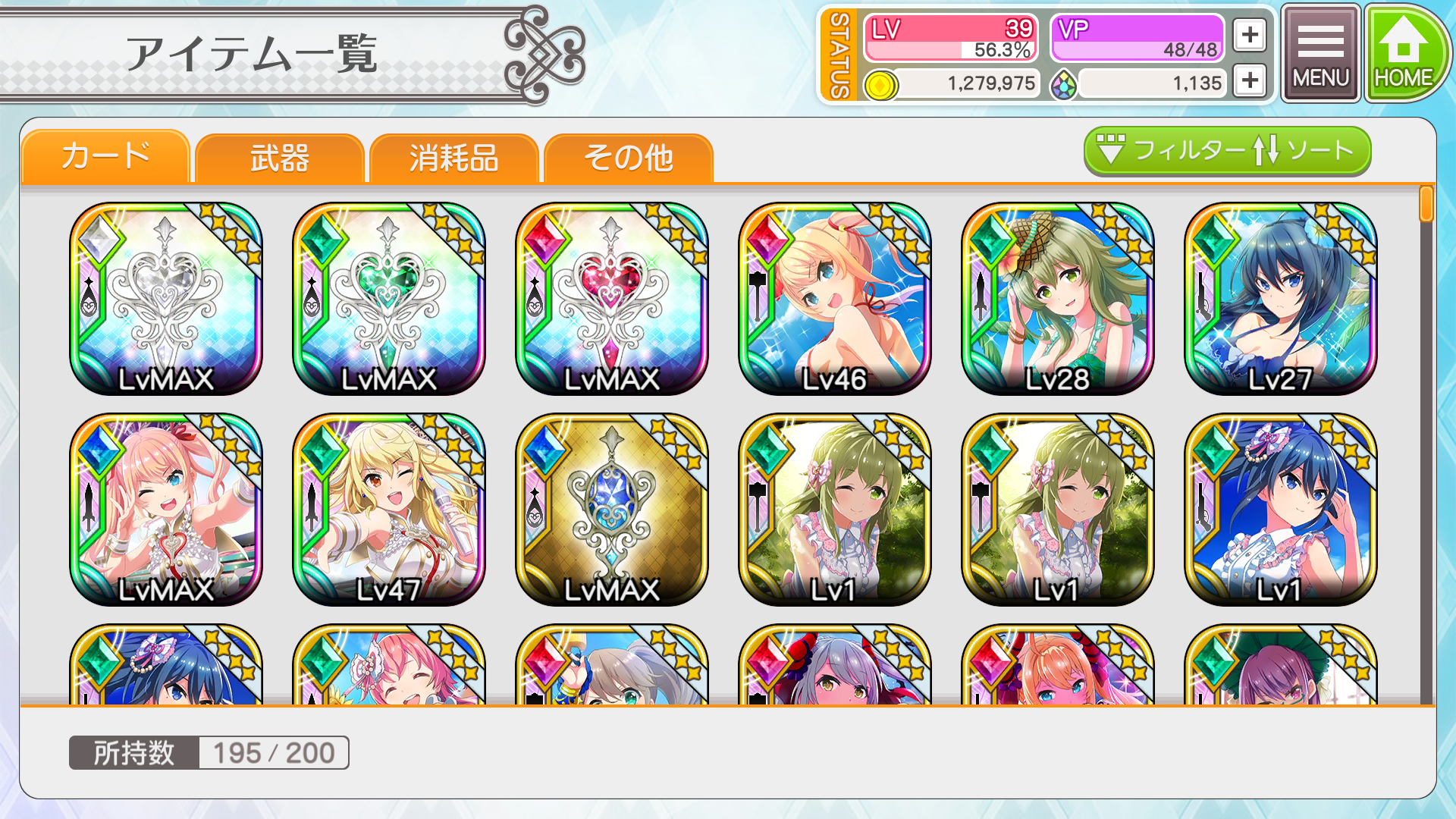Image resolution: width=1456 pixels, height=819 pixels.
Task: Open the STATUS panel sidebar
Action: [837, 53]
